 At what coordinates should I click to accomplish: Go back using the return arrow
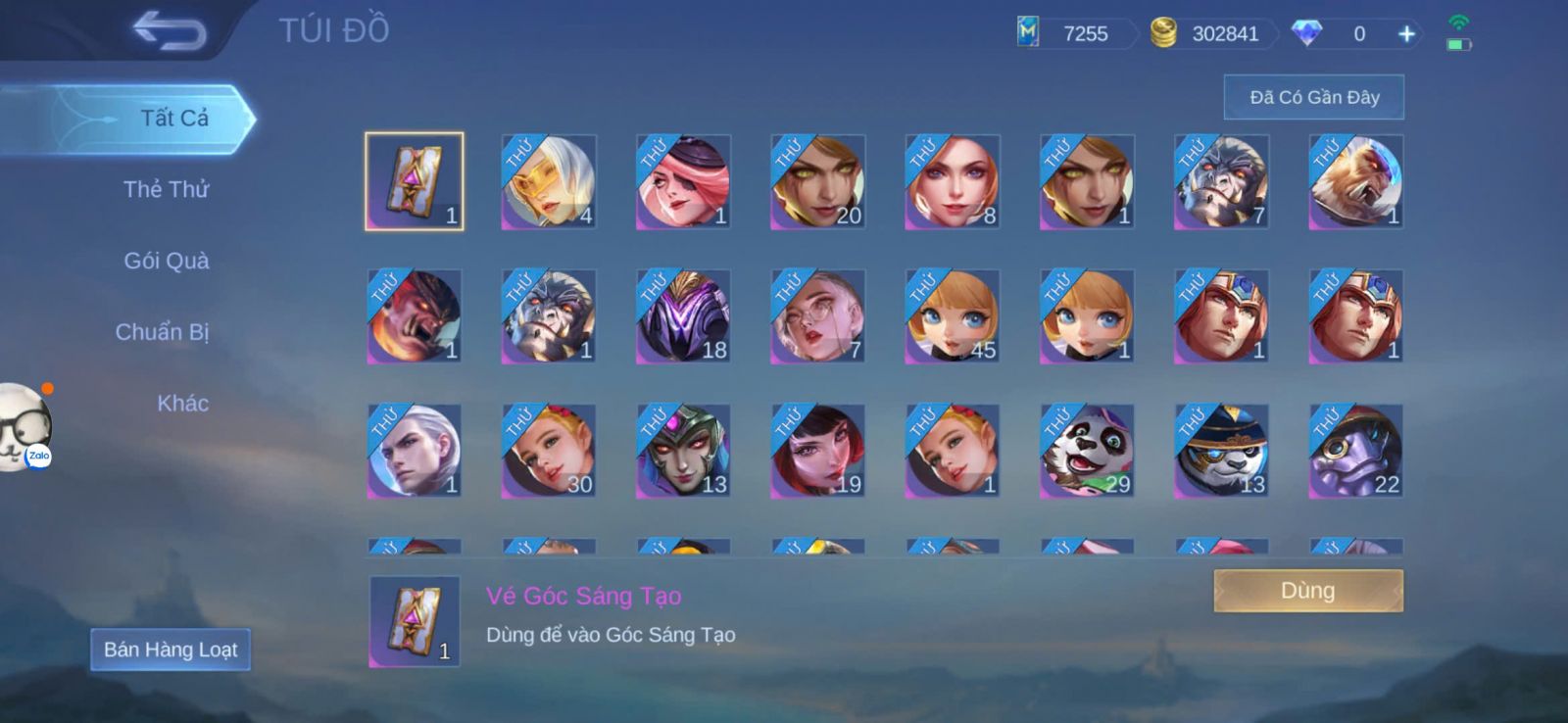(x=170, y=30)
